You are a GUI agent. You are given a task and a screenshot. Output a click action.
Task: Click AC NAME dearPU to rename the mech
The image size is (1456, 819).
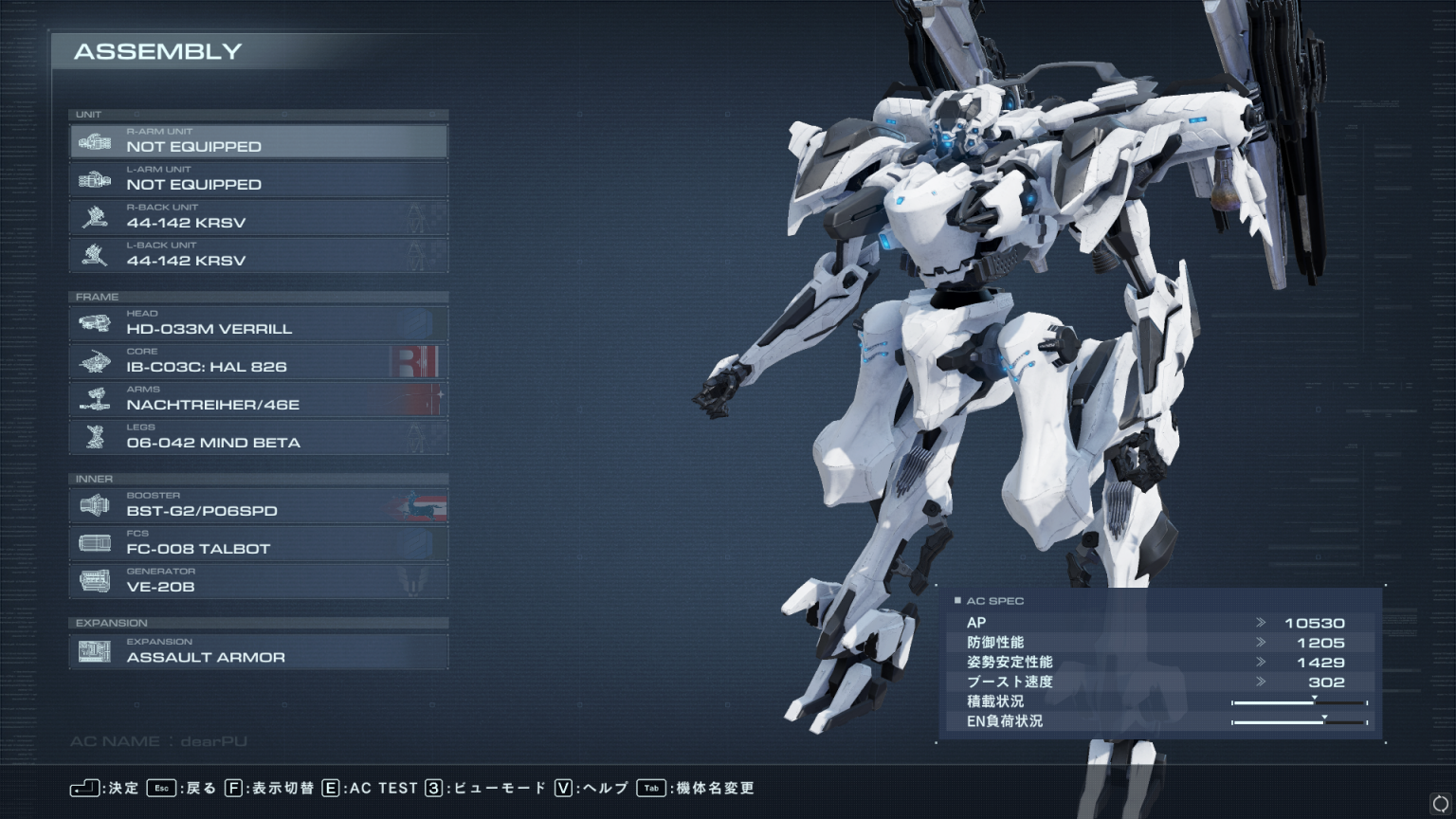point(156,741)
